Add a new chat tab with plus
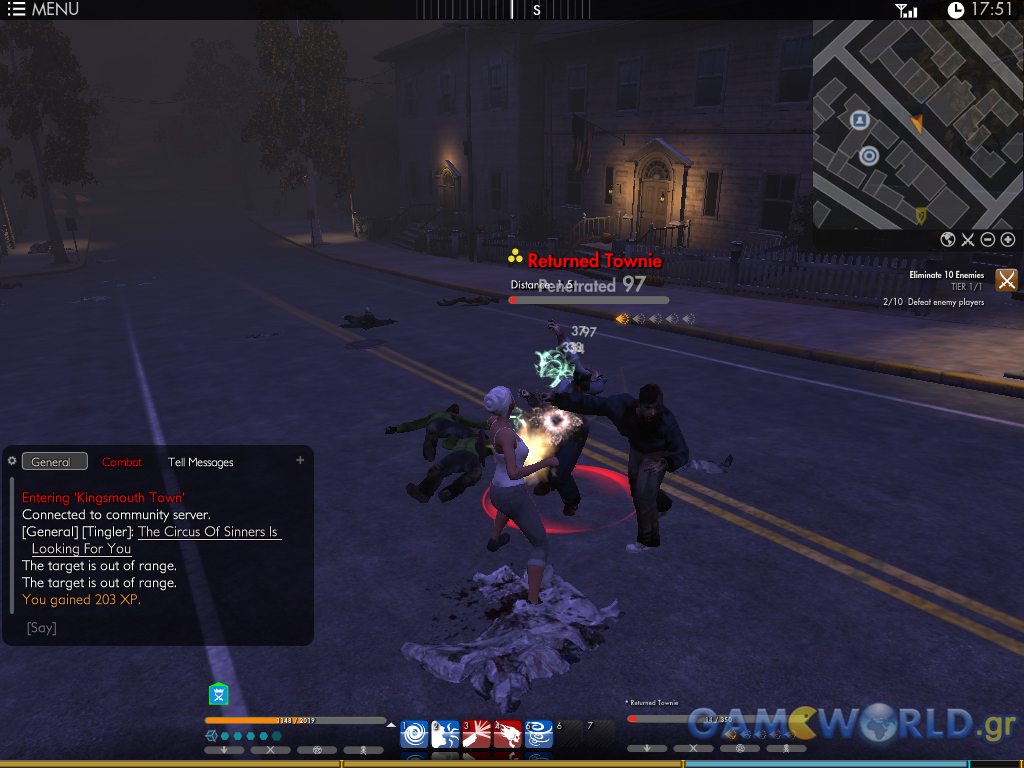This screenshot has width=1024, height=768. [300, 460]
